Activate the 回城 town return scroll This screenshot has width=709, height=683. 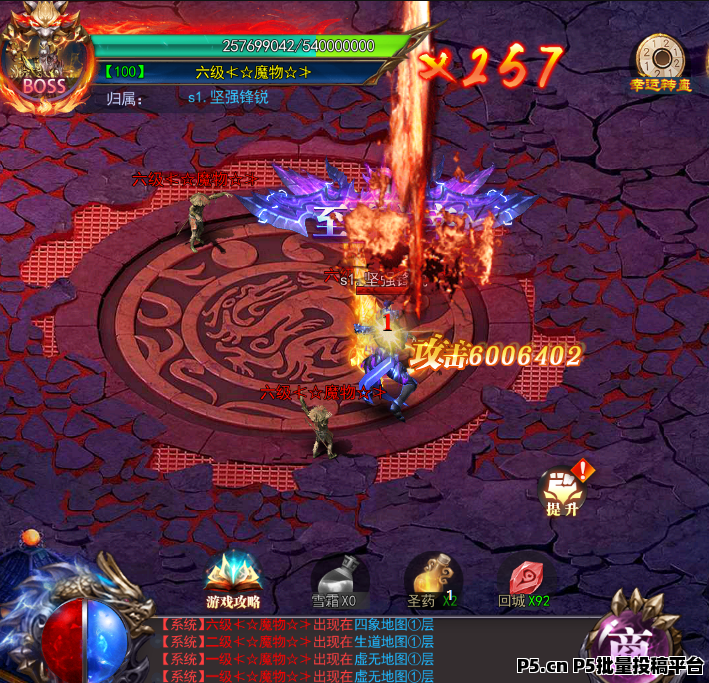click(x=525, y=579)
